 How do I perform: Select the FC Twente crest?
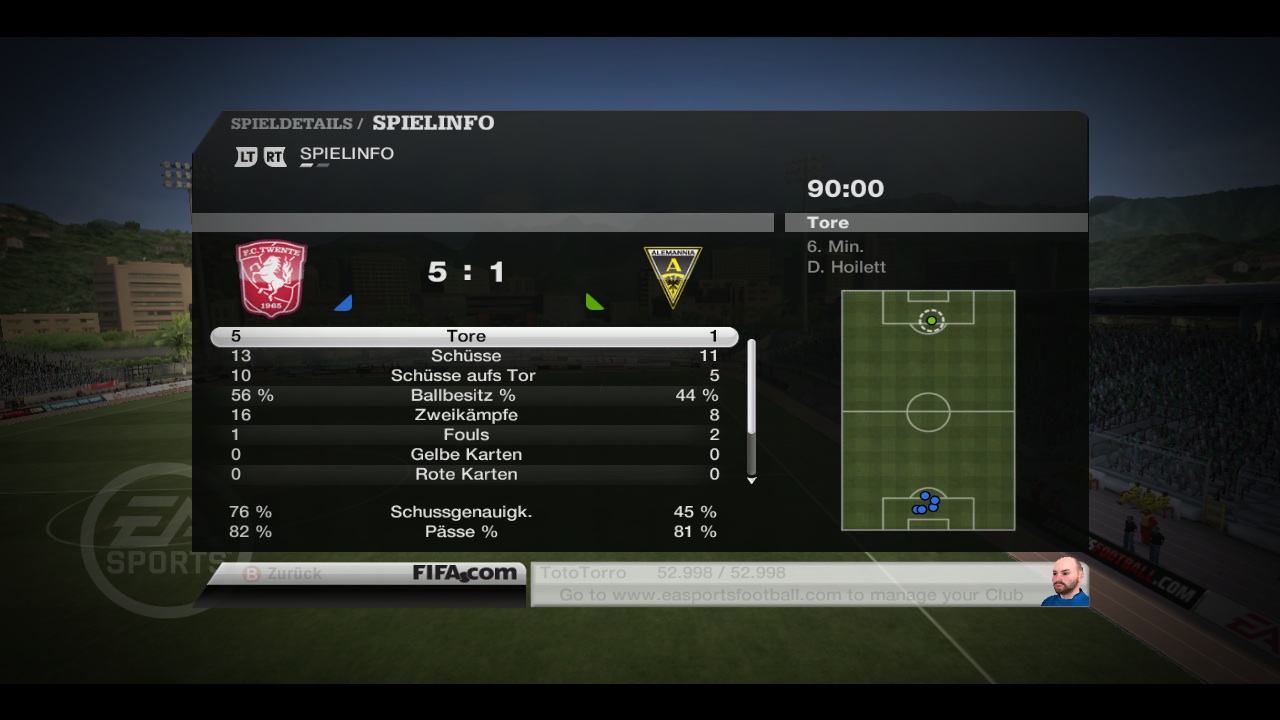coord(271,277)
